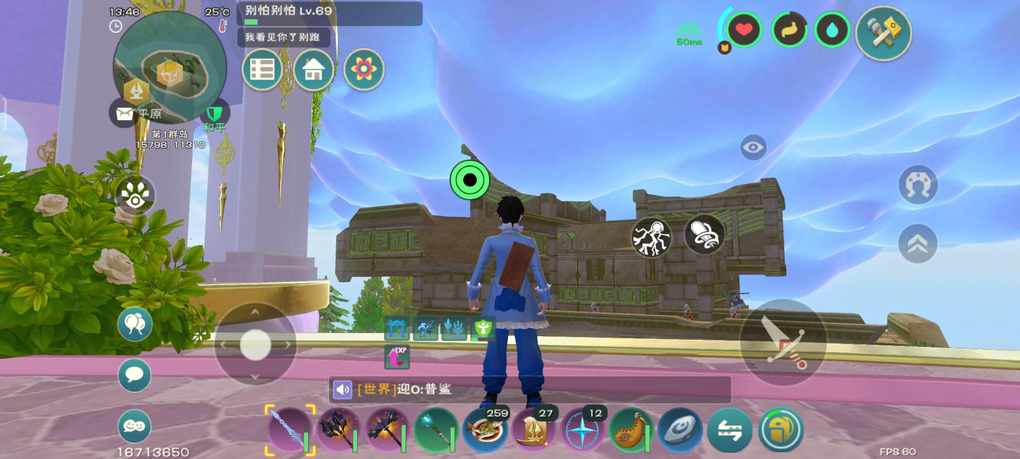
Task: Open the balloons social icon
Action: click(134, 324)
